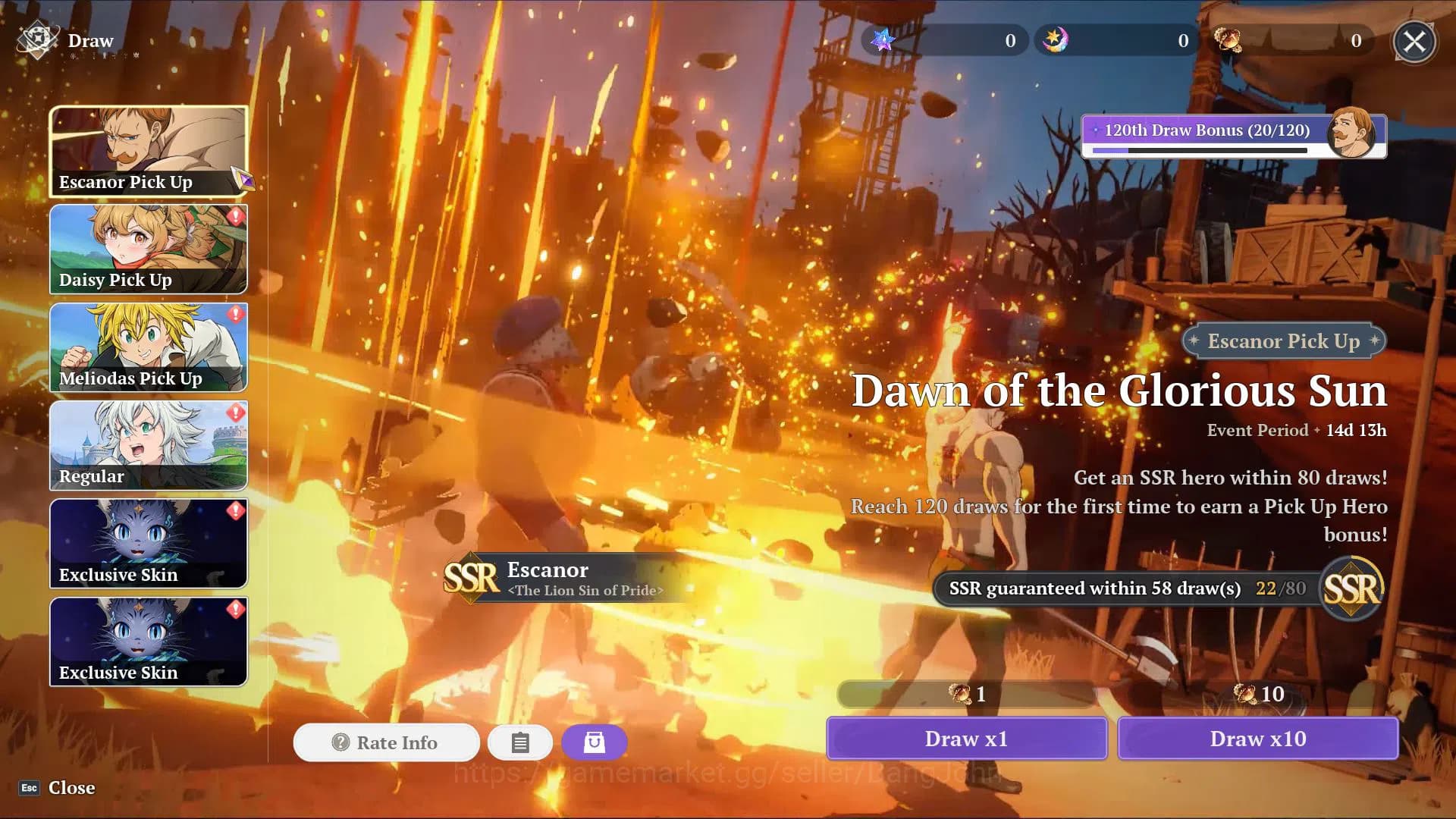Switch to the Daisy Pick Up banner
This screenshot has height=819, width=1456.
point(149,249)
